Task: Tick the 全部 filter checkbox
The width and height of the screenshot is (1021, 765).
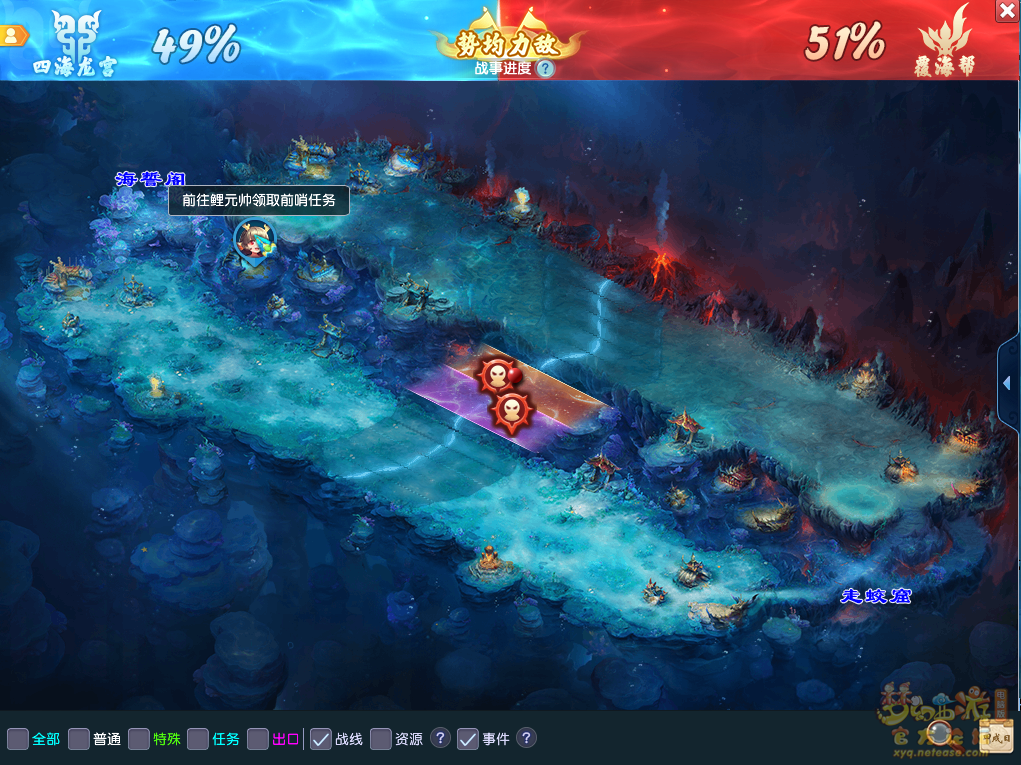Action: pyautogui.click(x=18, y=739)
